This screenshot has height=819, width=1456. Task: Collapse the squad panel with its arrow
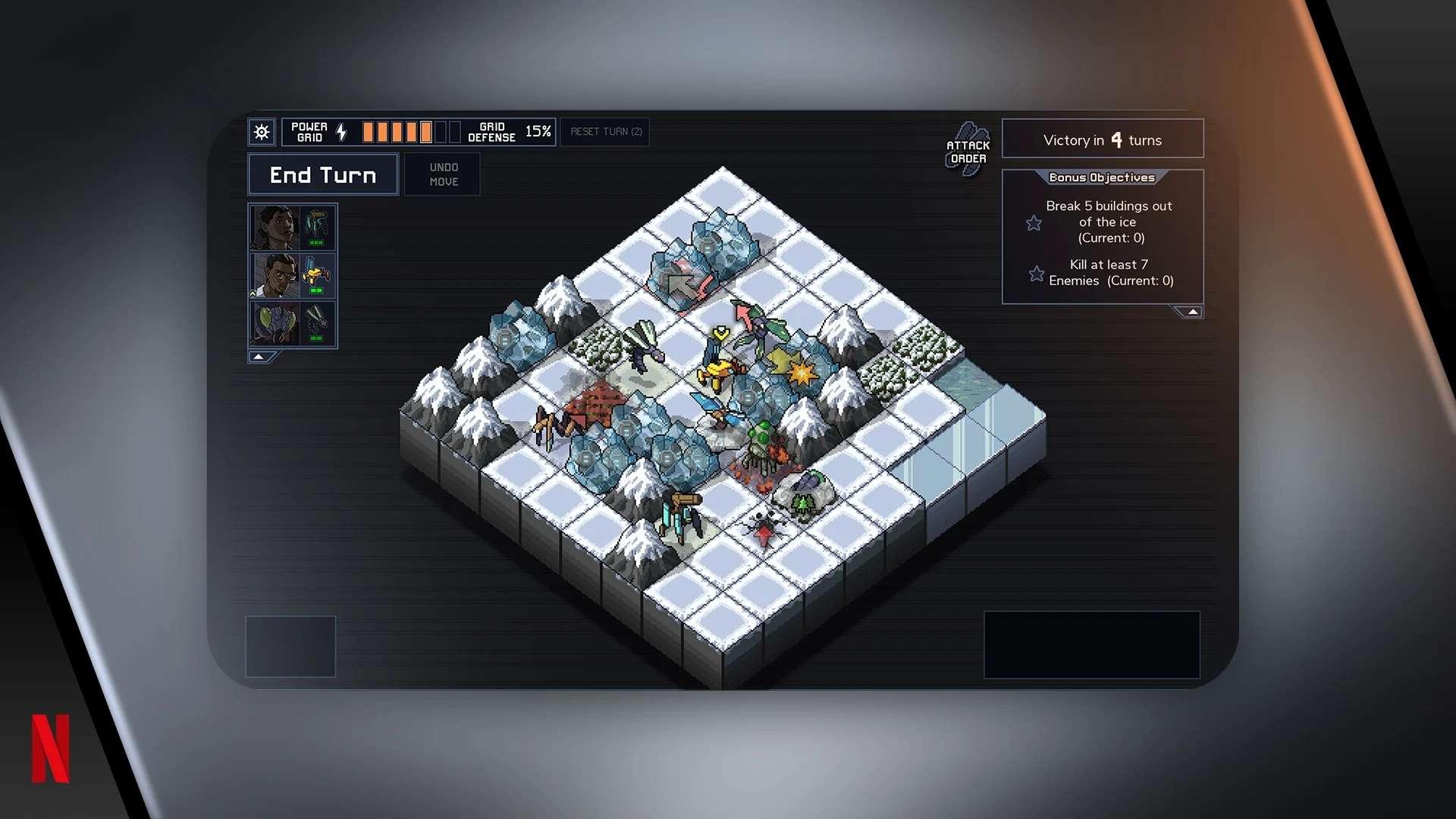click(258, 356)
